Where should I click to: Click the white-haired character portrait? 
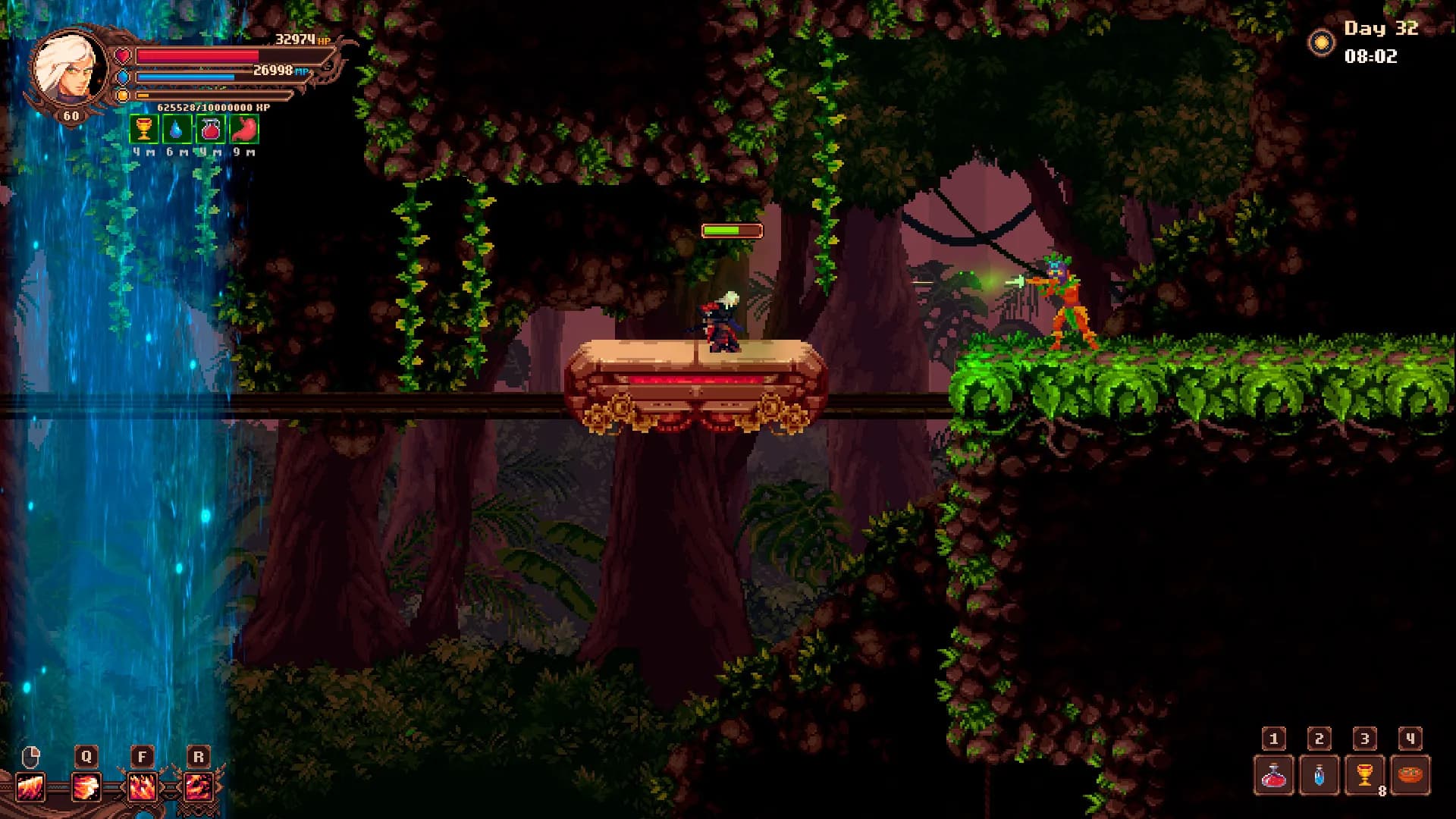coord(70,68)
